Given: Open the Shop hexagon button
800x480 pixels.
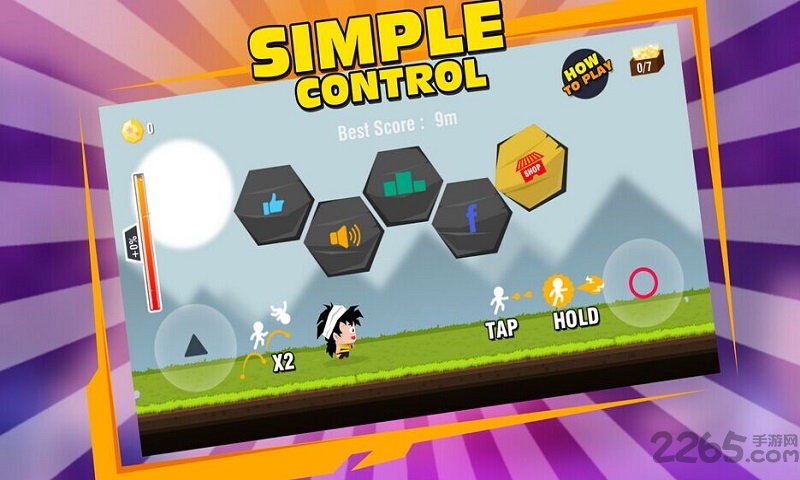Looking at the screenshot, I should click(x=531, y=167).
